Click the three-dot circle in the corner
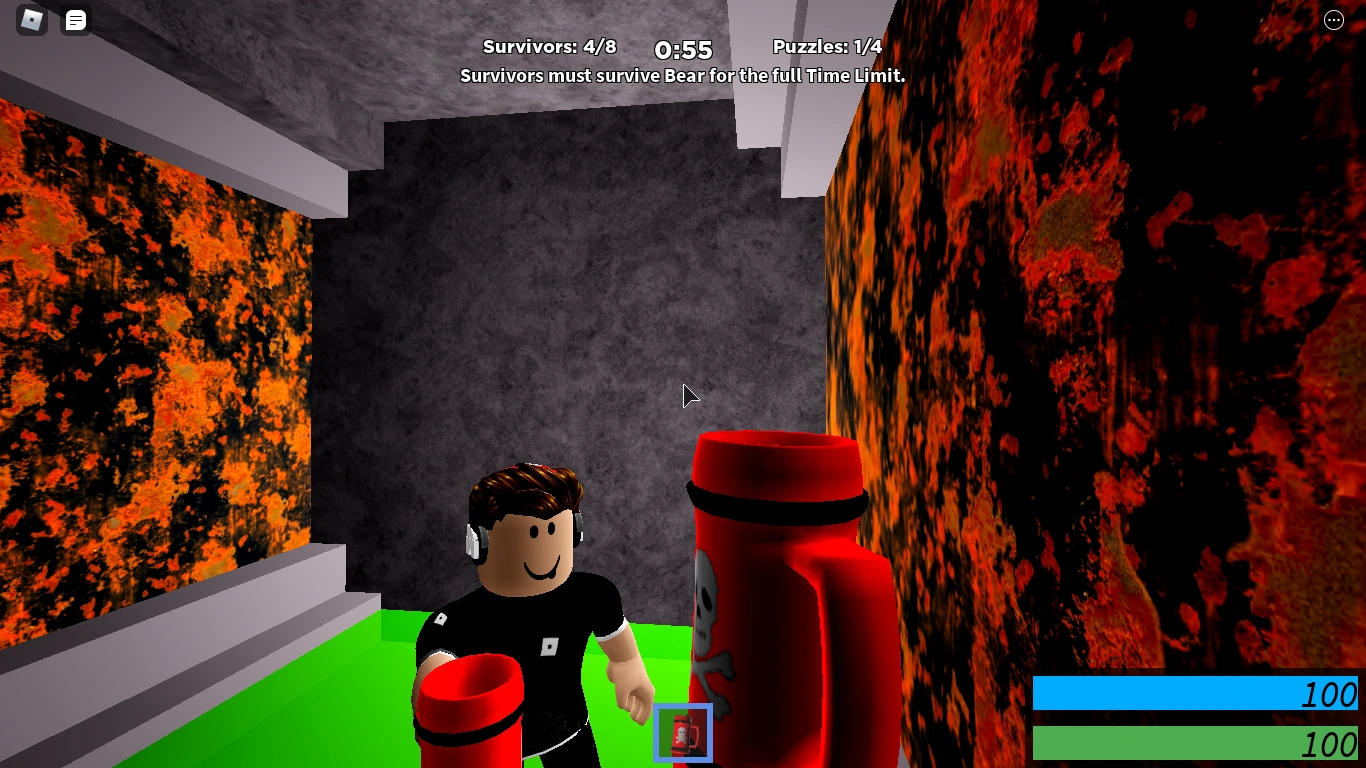The width and height of the screenshot is (1366, 768). point(1333,20)
